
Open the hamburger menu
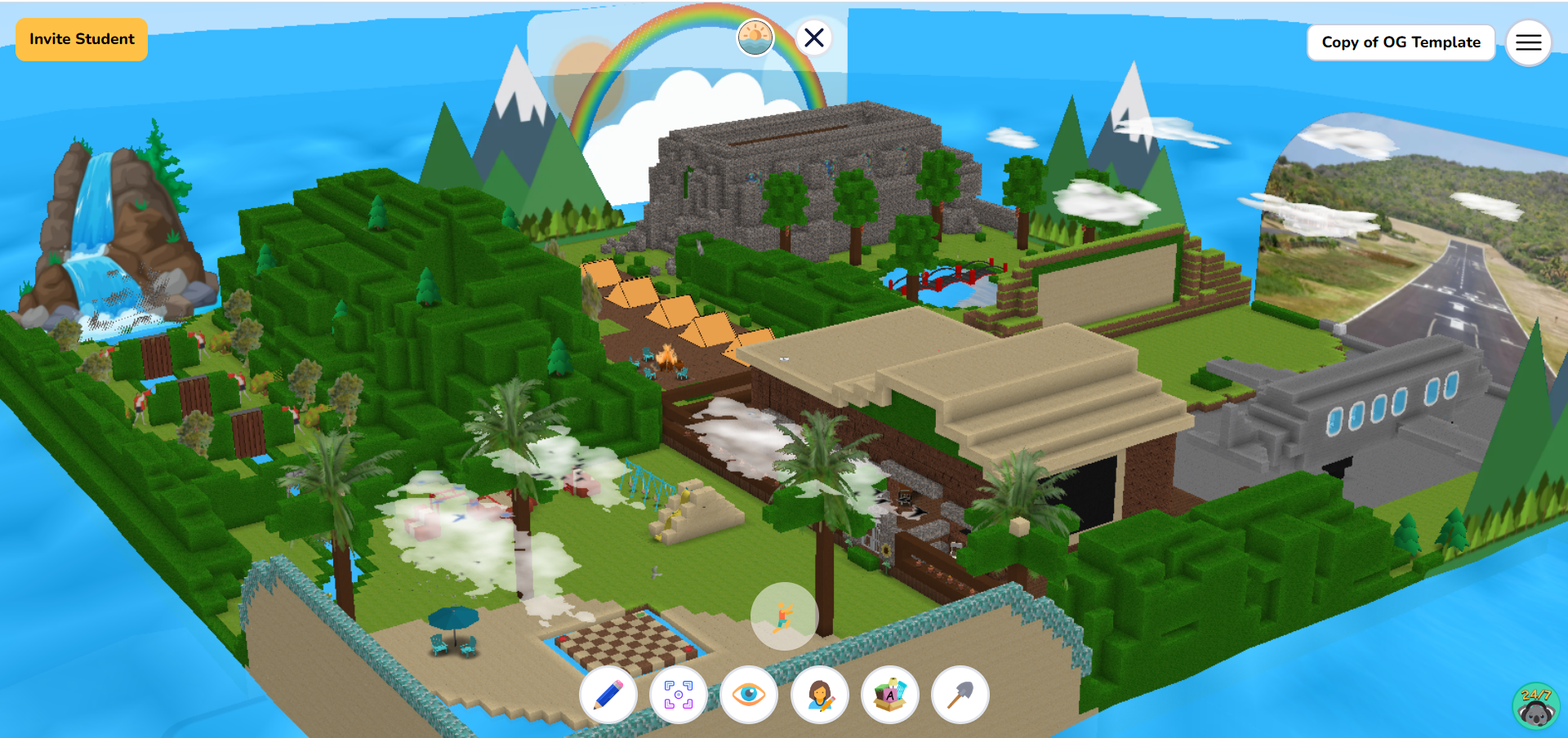[1528, 42]
